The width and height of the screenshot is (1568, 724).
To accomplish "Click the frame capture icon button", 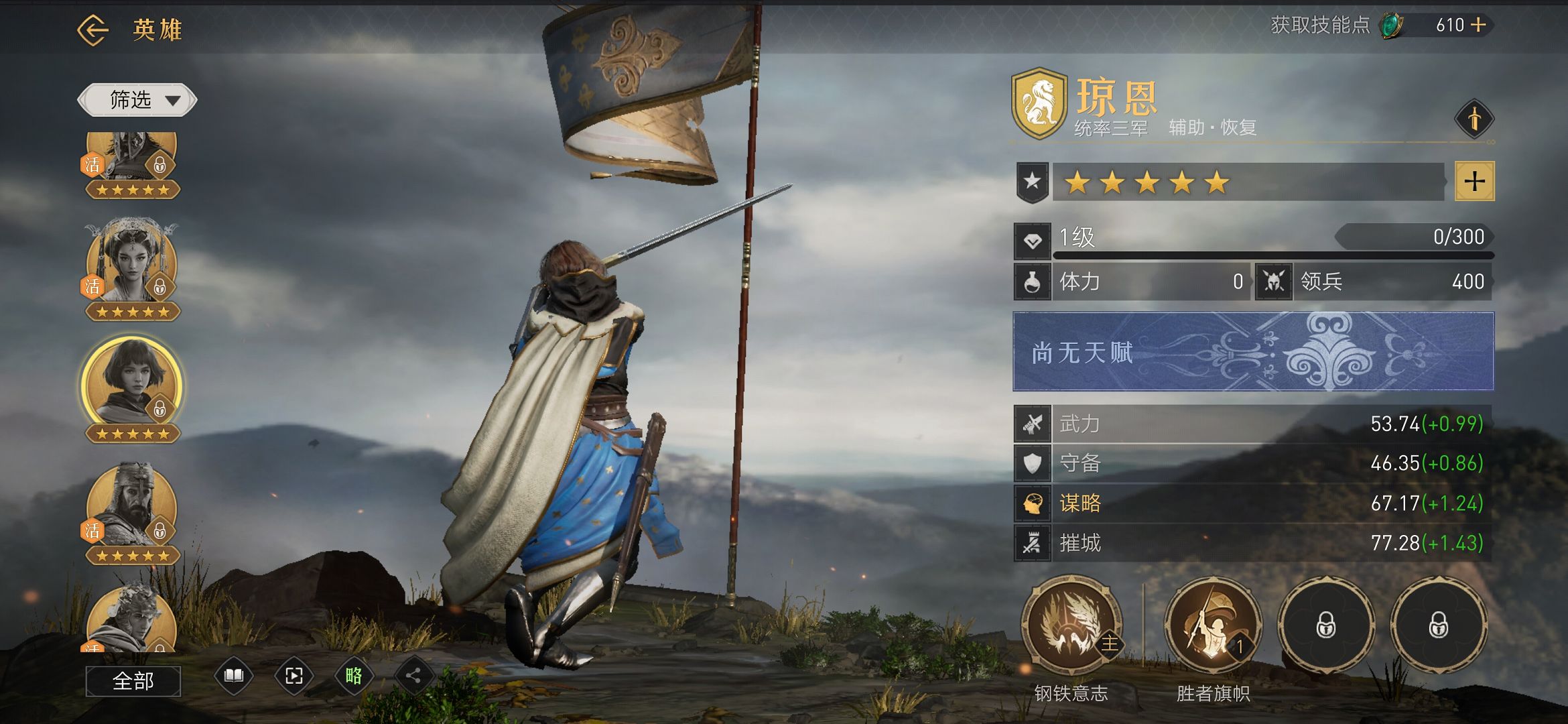I will click(293, 676).
